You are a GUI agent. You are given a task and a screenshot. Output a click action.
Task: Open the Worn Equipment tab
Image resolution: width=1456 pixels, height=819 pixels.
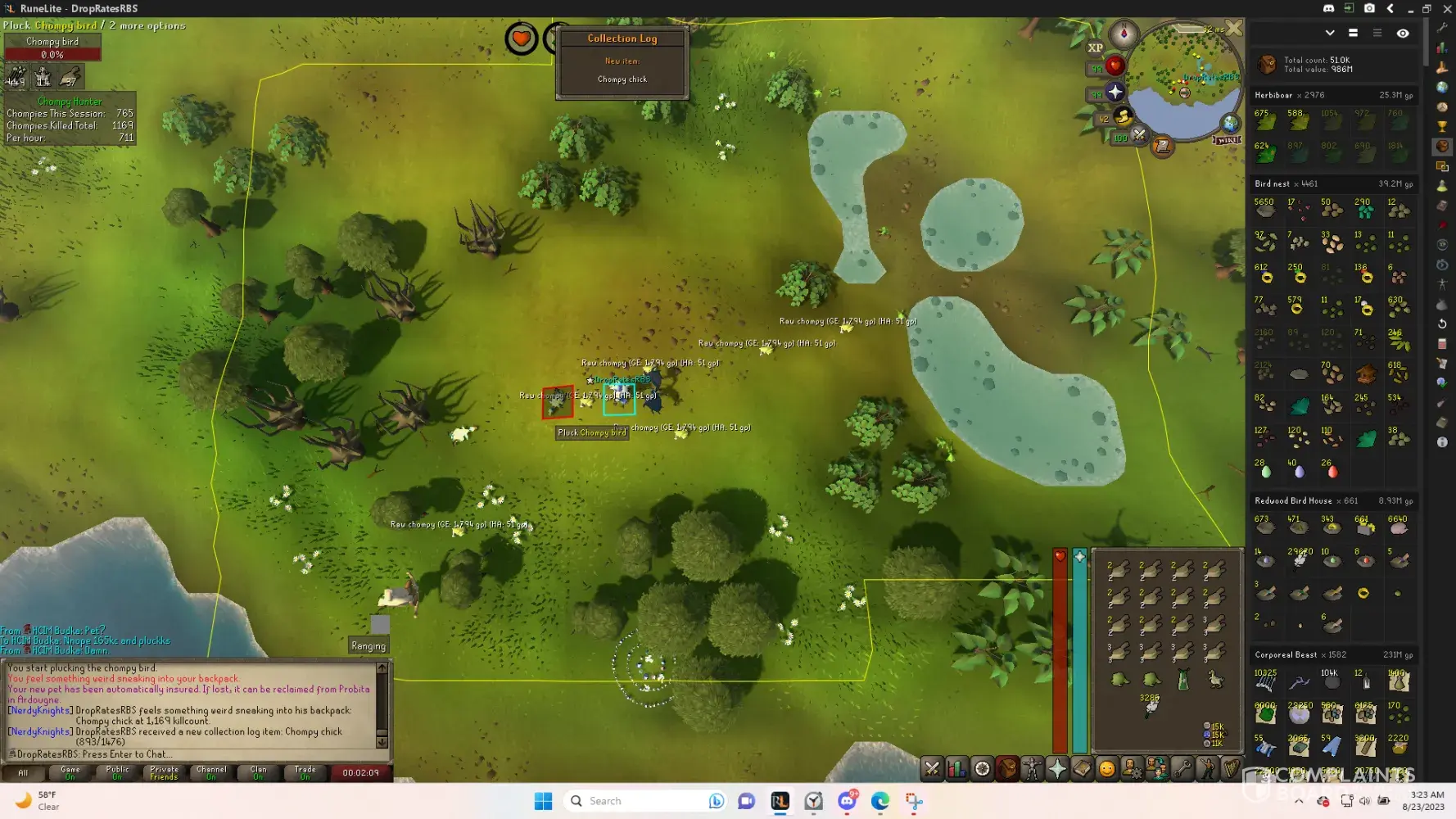point(1032,768)
